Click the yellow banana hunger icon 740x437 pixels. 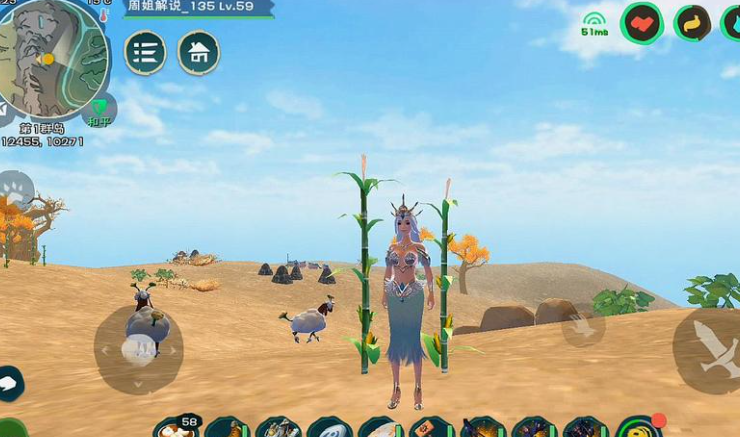click(692, 23)
